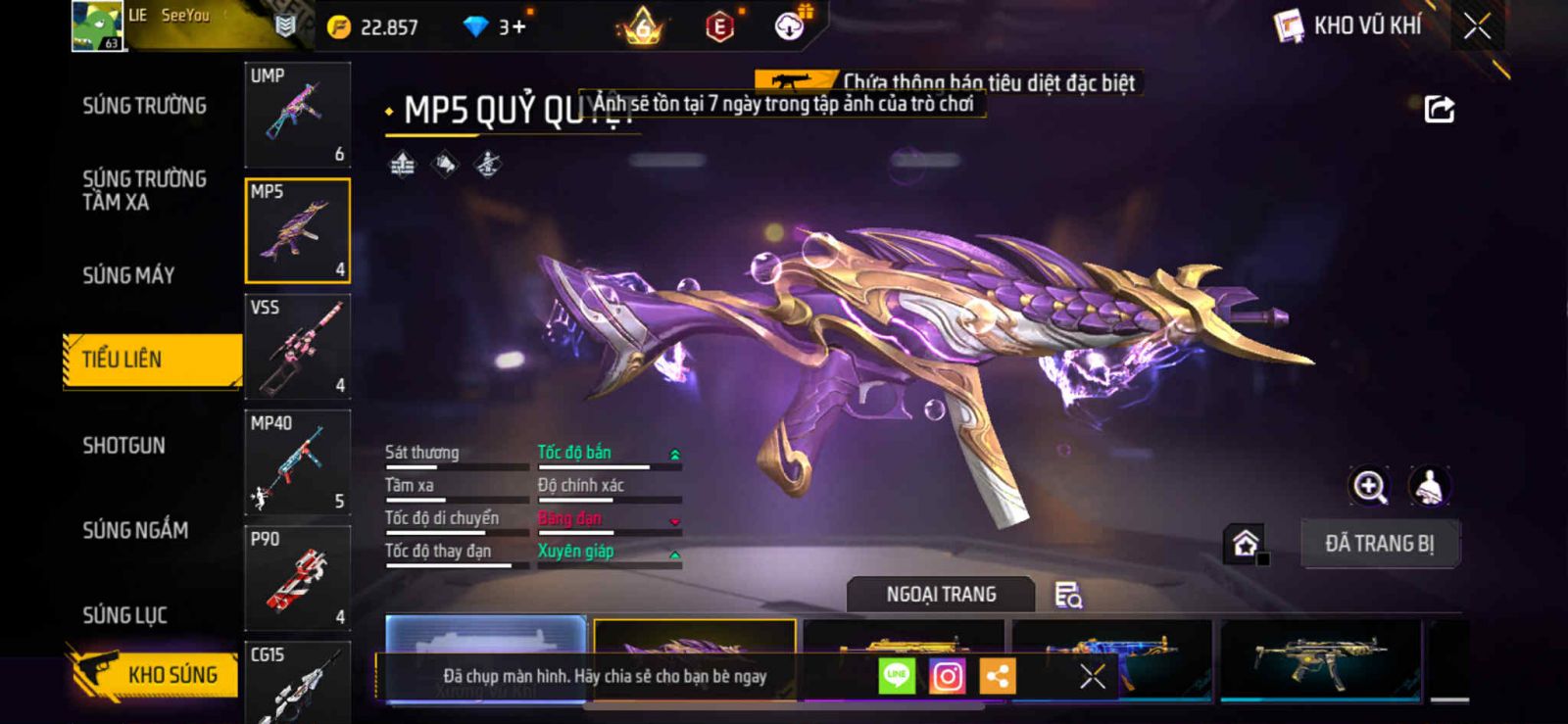Select the P90 weapon tile
This screenshot has width=1568, height=724.
(298, 578)
